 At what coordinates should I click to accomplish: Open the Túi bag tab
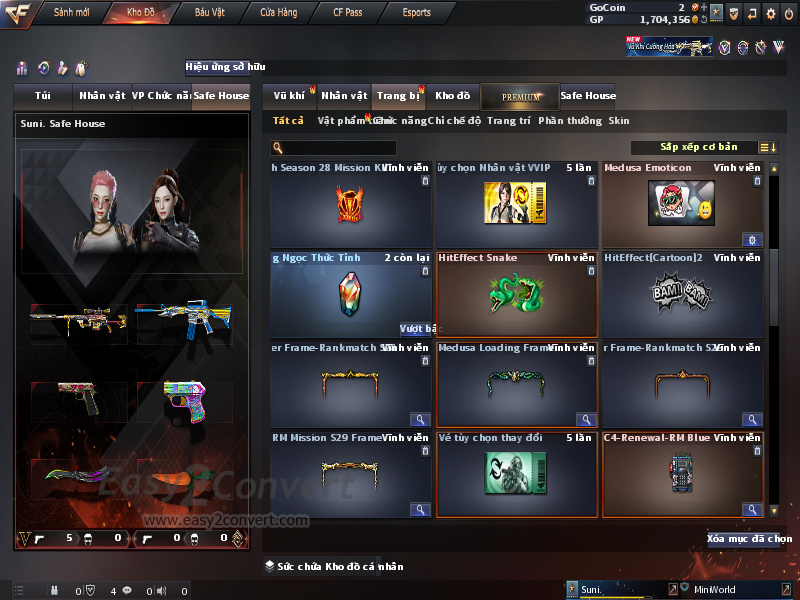[x=42, y=96]
